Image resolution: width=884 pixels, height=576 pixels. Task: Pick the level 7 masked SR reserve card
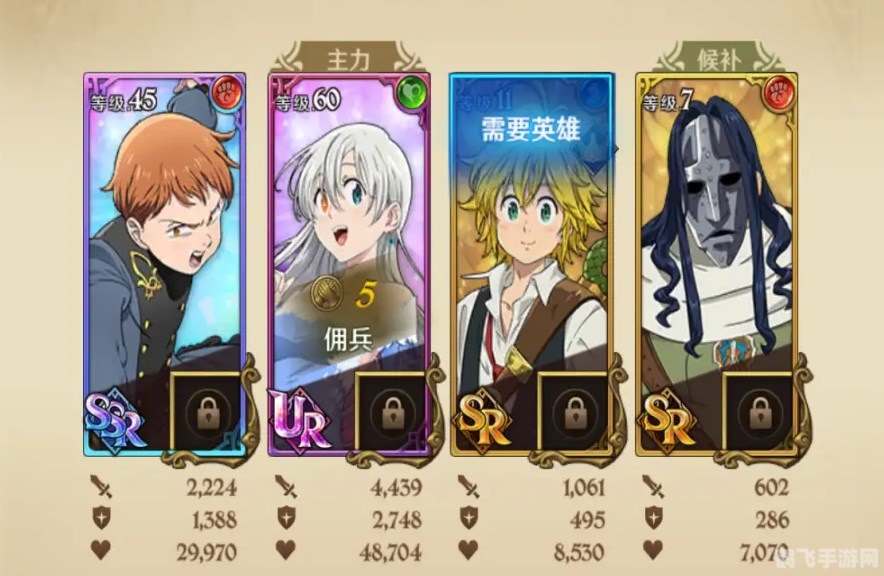pos(714,230)
